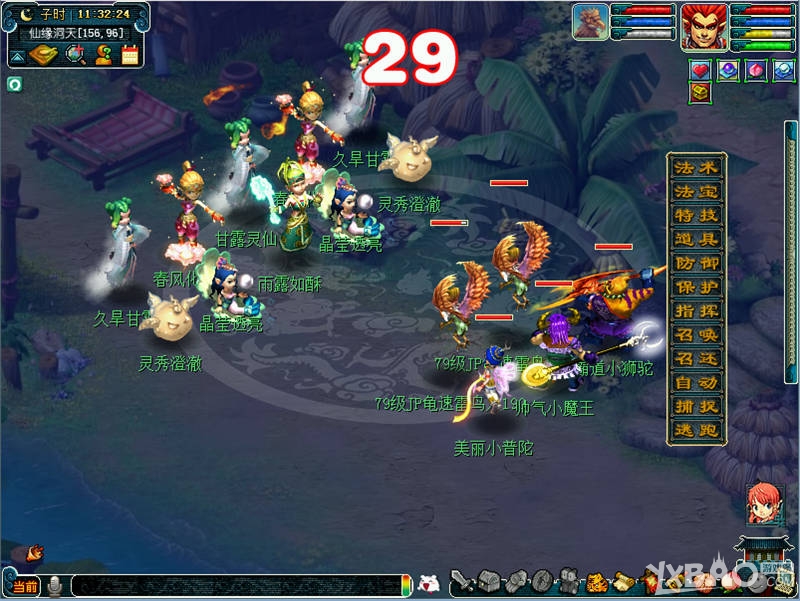Screen dimensions: 800x601
Task: Open the 法术 spell menu
Action: pyautogui.click(x=695, y=168)
